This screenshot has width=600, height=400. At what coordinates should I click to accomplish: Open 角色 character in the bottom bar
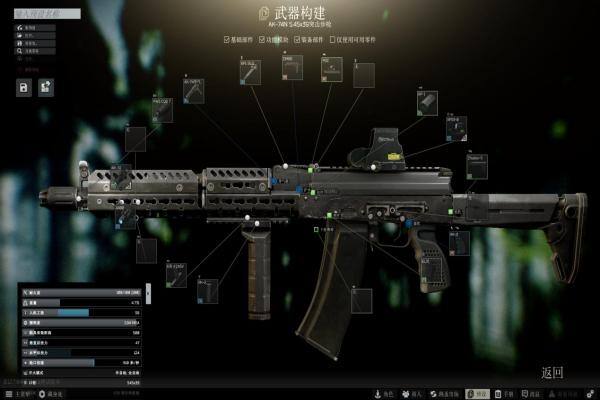tap(383, 394)
